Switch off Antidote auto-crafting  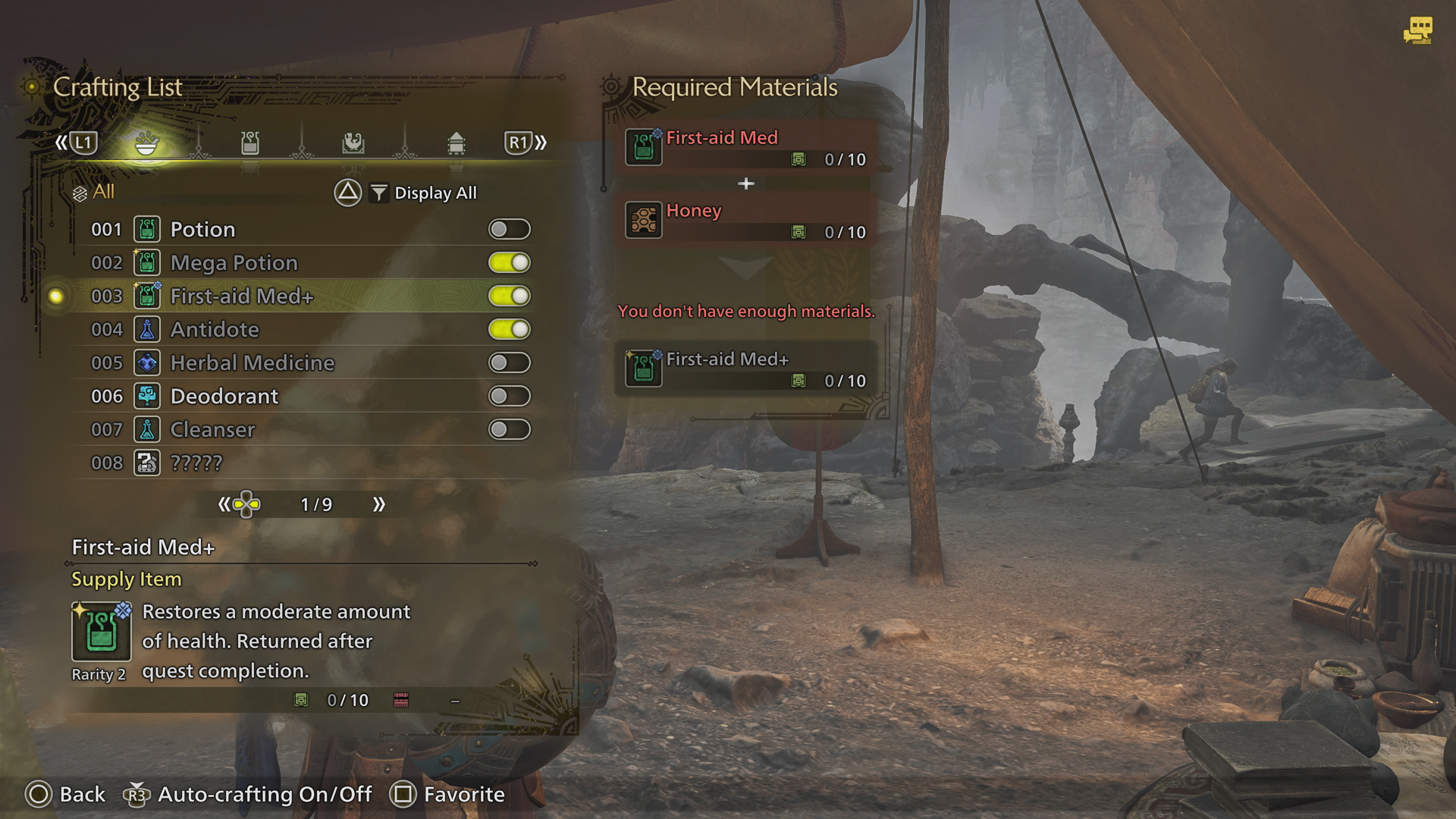point(509,329)
